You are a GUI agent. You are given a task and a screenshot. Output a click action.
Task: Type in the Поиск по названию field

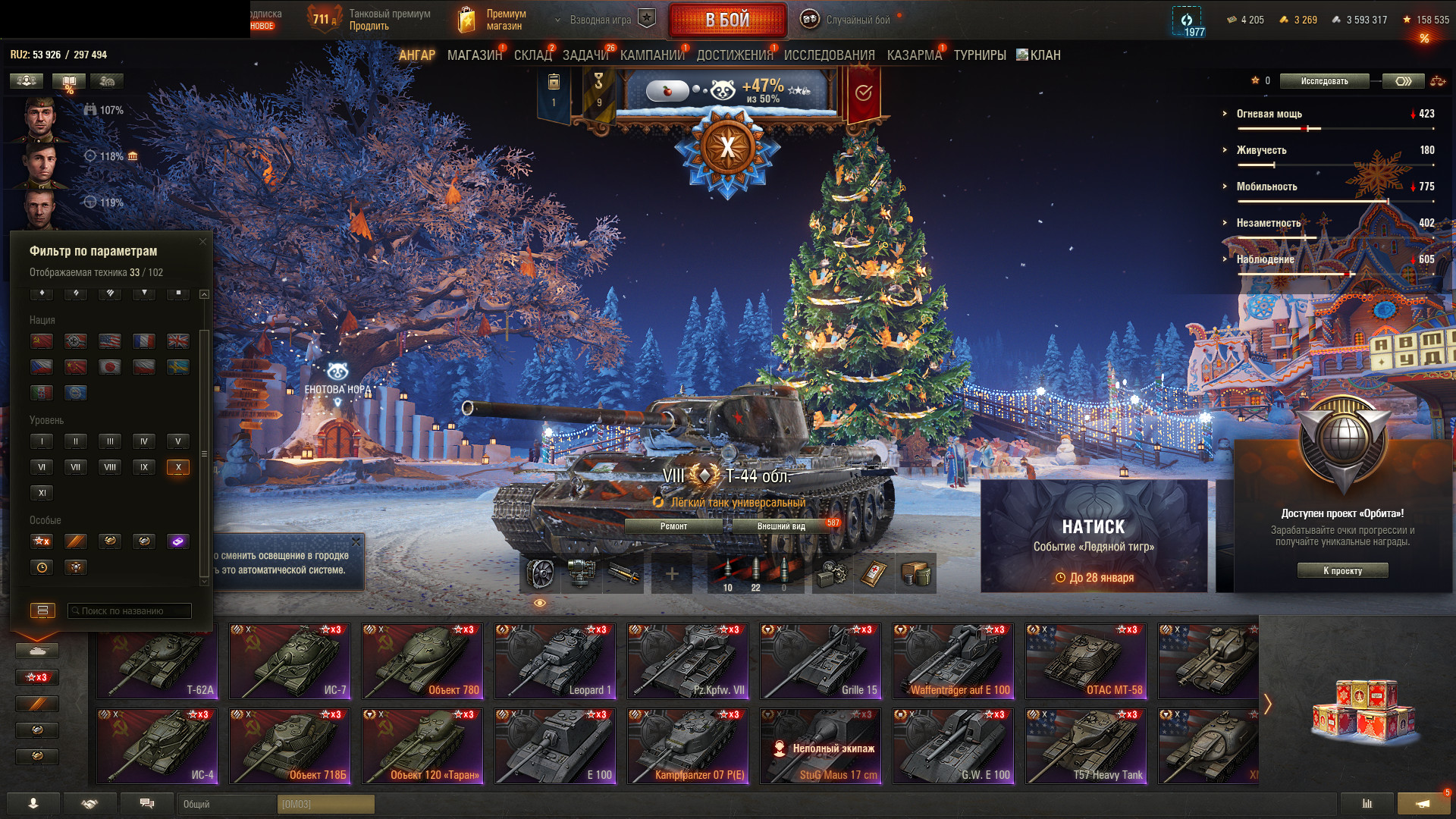coord(130,610)
